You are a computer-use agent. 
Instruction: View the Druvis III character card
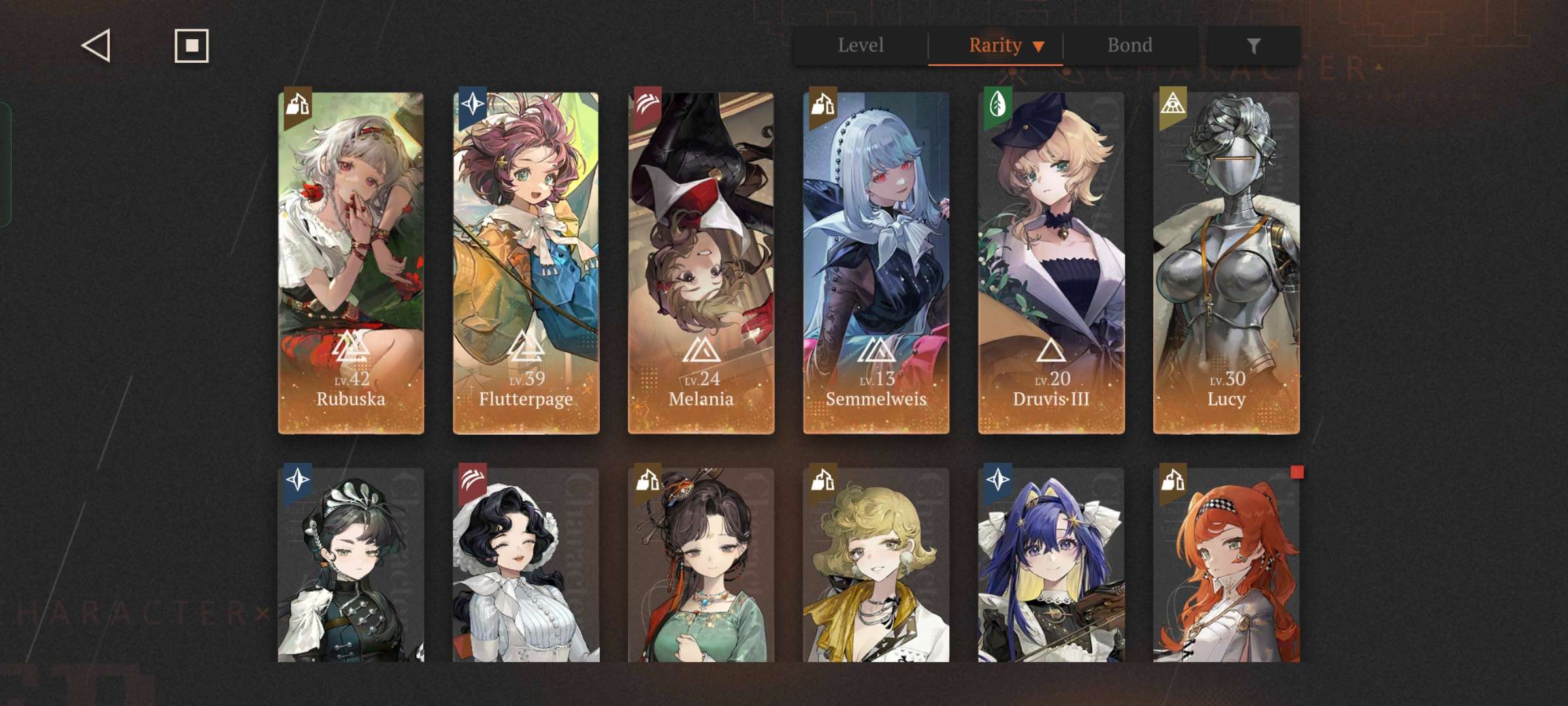pyautogui.click(x=1051, y=263)
